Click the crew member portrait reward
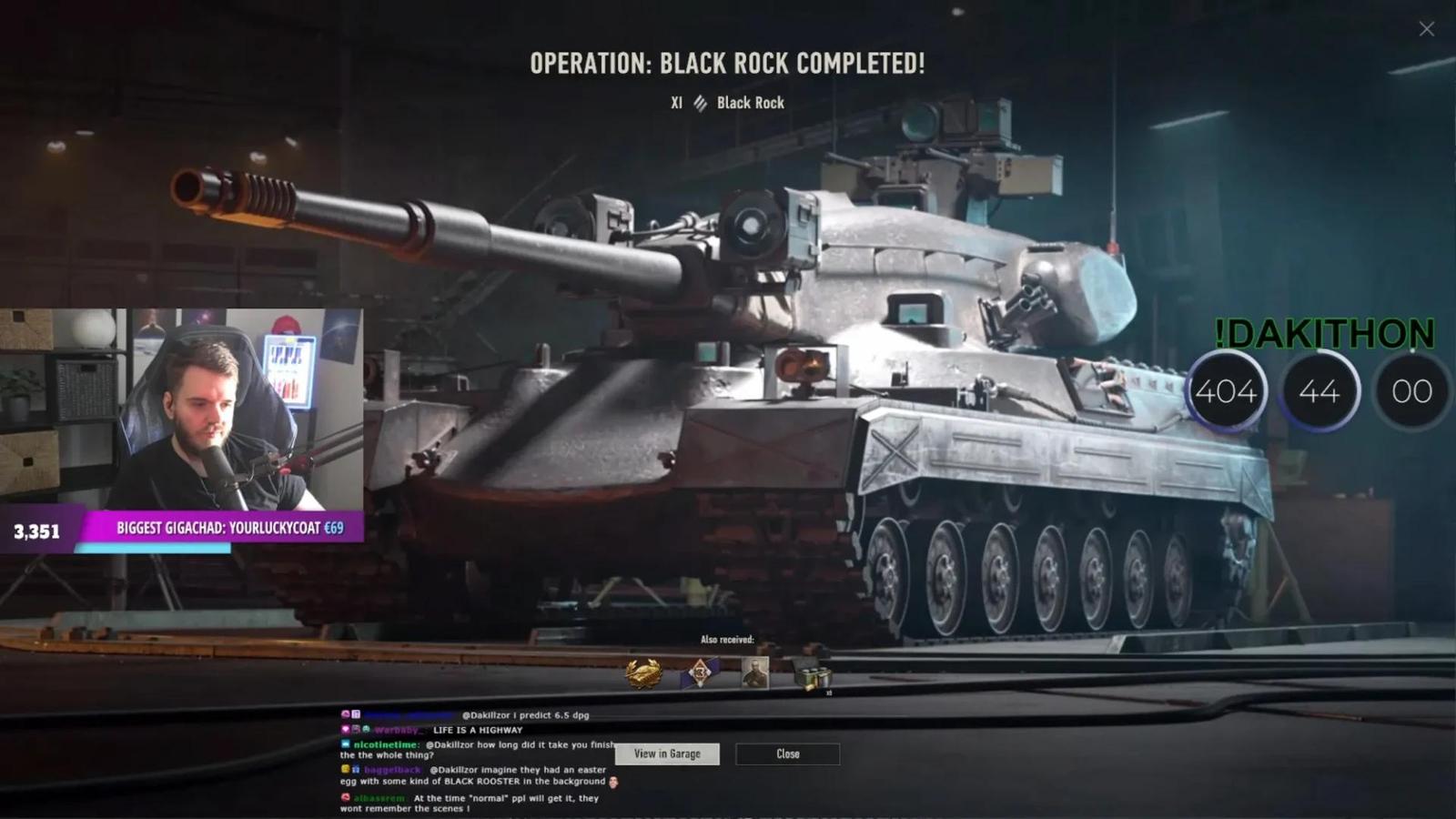The height and width of the screenshot is (819, 1456). (x=754, y=672)
